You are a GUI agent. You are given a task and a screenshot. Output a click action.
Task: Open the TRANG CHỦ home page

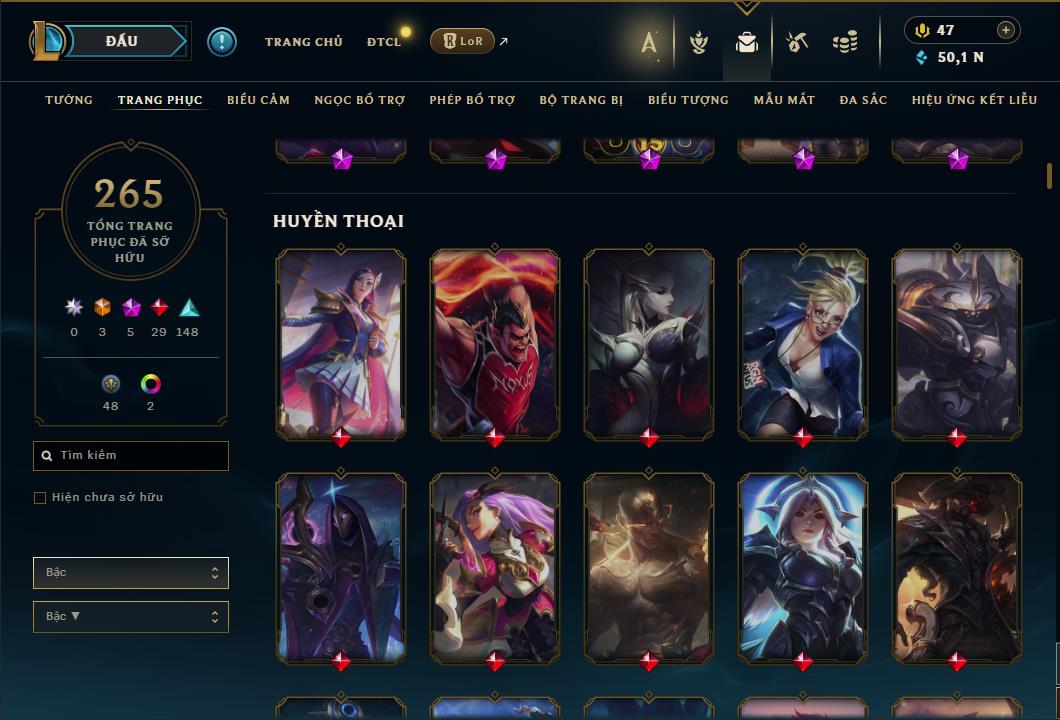[303, 42]
